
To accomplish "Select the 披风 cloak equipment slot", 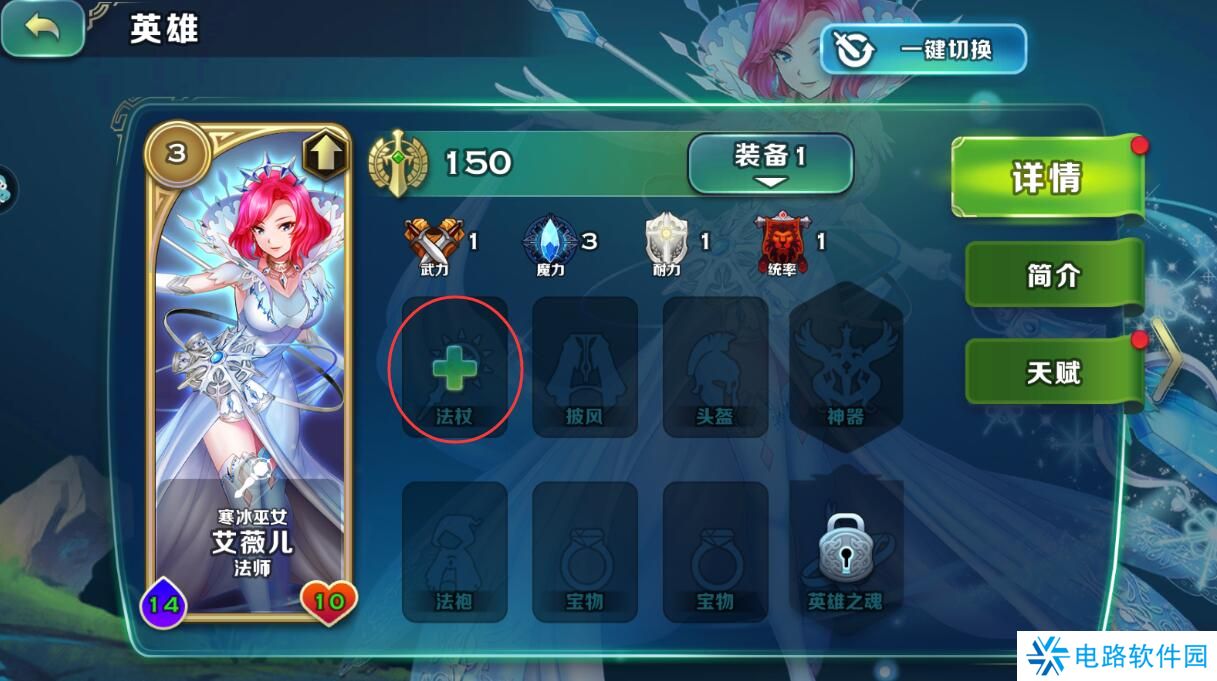I will click(x=585, y=367).
